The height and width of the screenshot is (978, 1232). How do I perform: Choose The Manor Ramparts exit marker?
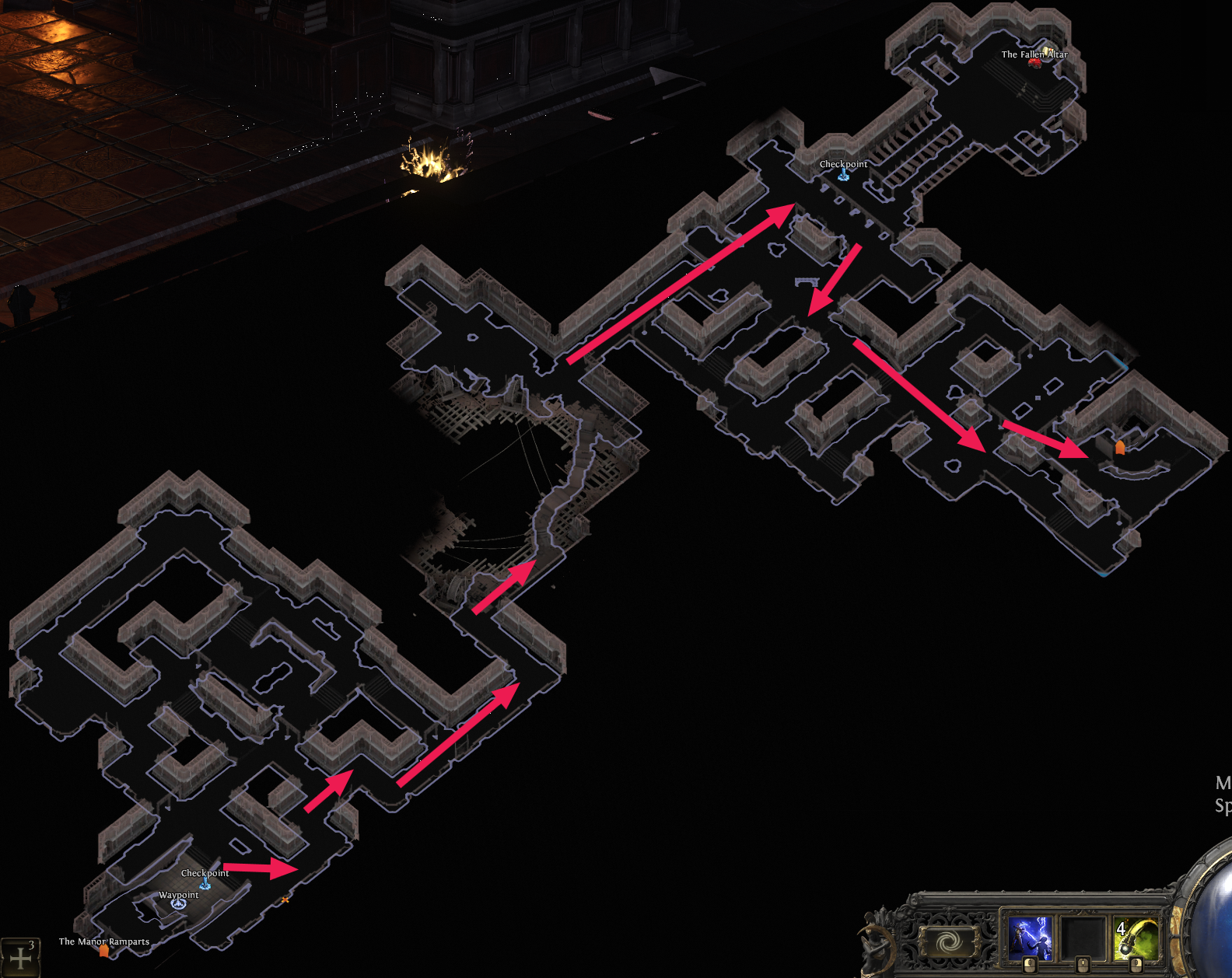104,950
